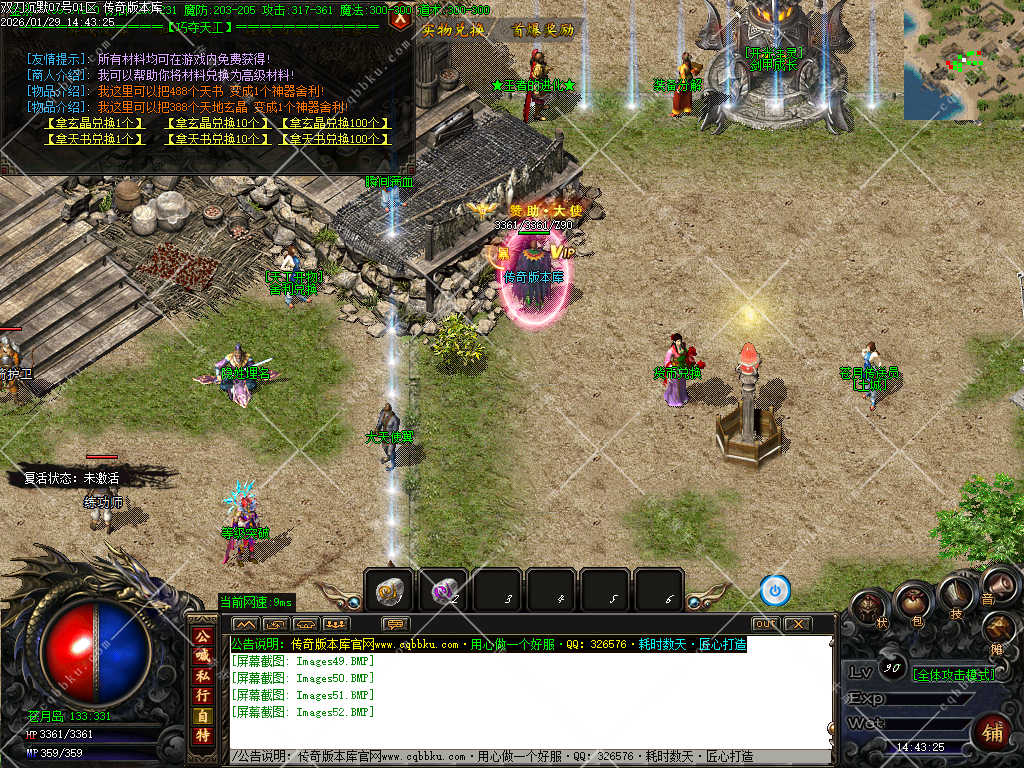Select 拿天书兑换100个 exchange option
The image size is (1024, 768).
[334, 139]
